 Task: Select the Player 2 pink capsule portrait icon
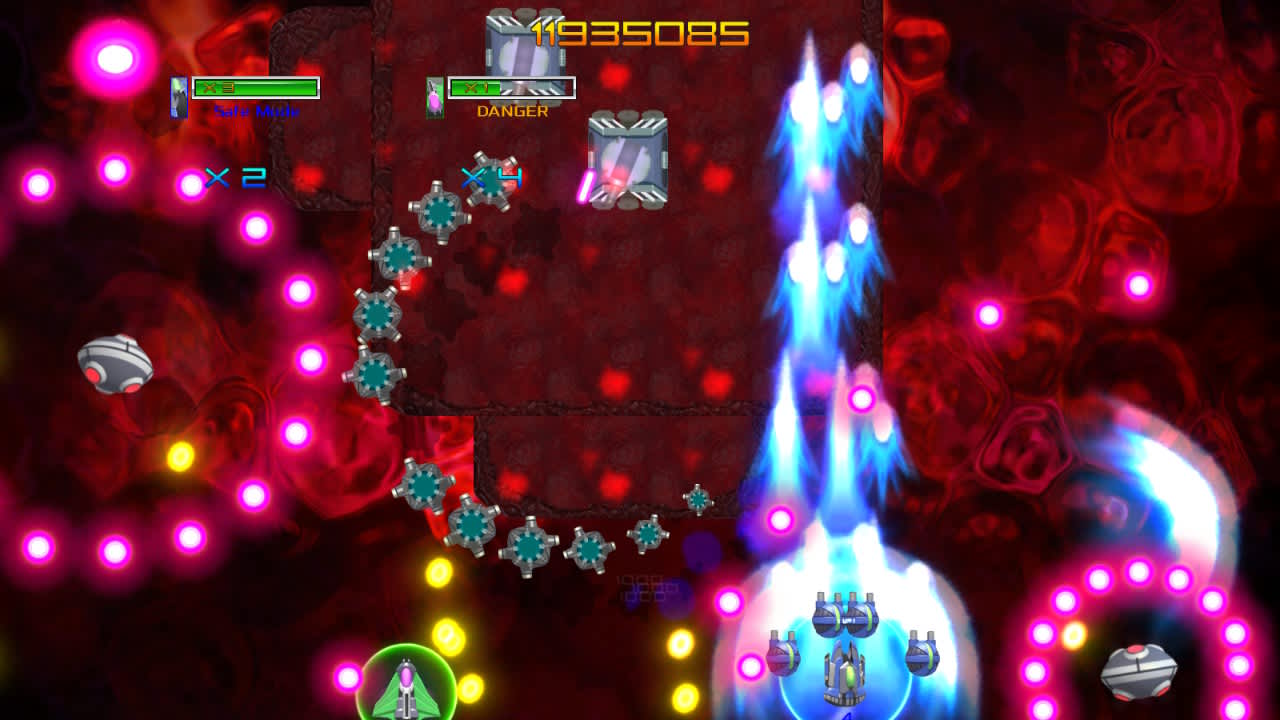coord(433,95)
